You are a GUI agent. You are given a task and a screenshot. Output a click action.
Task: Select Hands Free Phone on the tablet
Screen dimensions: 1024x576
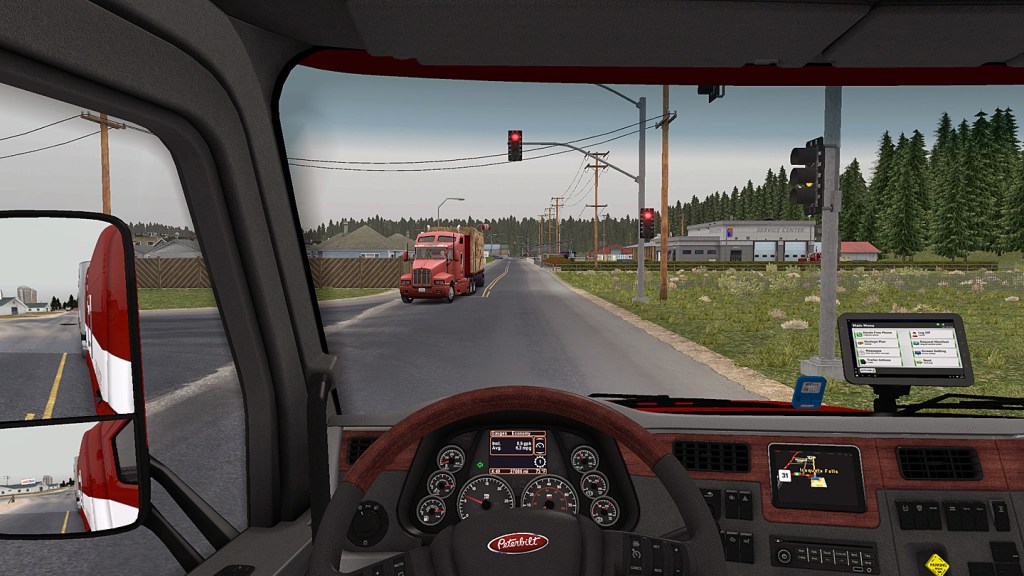pyautogui.click(x=878, y=332)
